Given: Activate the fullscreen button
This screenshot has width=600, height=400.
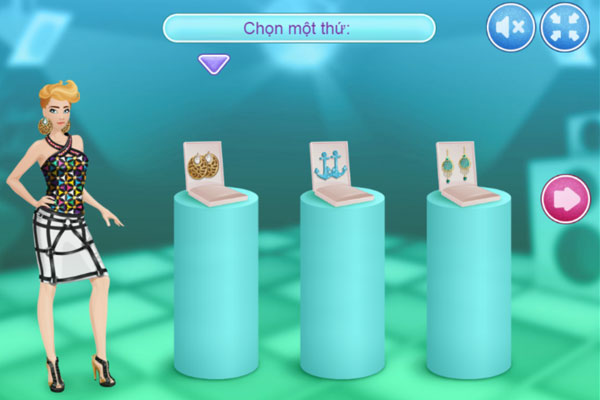Looking at the screenshot, I should coord(565,27).
